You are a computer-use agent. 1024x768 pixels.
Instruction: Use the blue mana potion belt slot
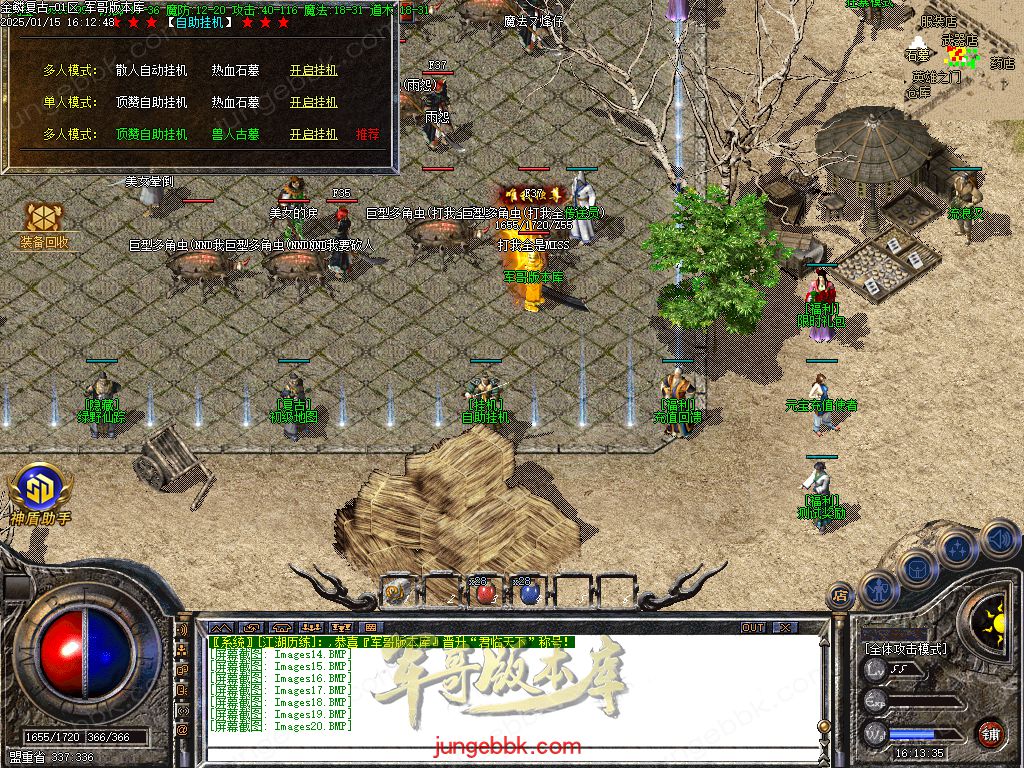point(529,592)
